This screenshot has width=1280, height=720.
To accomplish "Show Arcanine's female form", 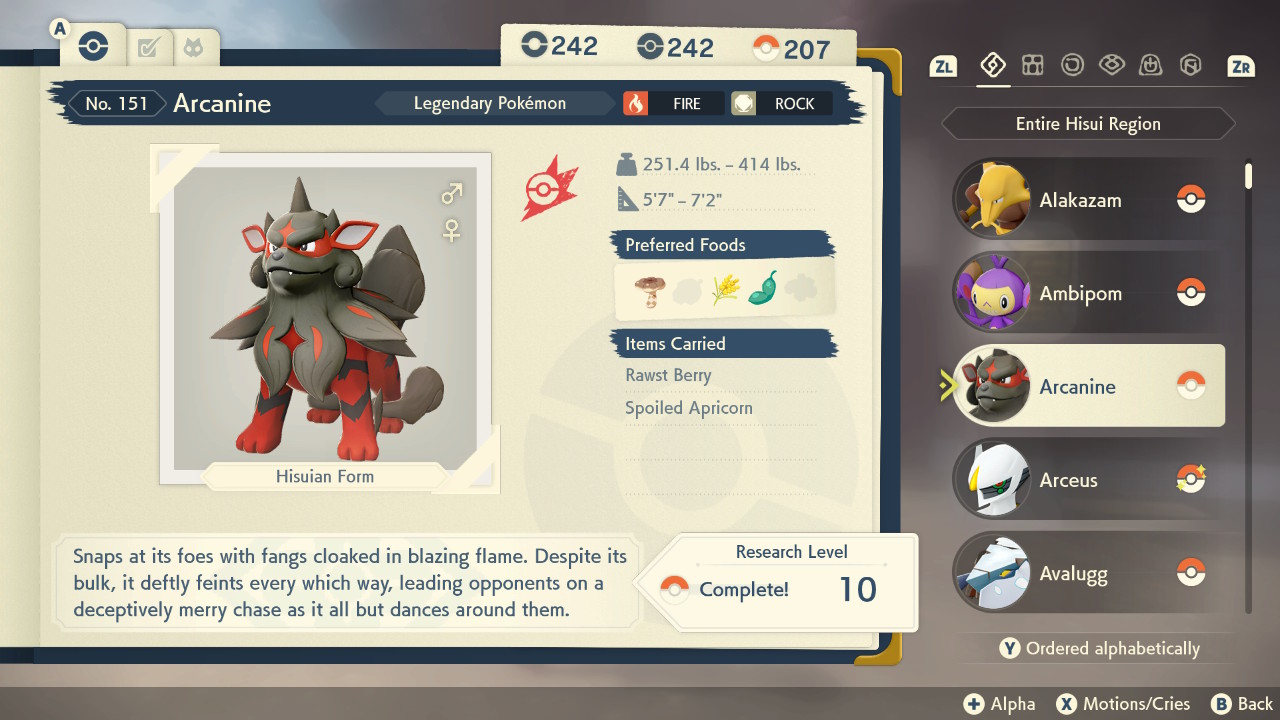I will pos(452,231).
